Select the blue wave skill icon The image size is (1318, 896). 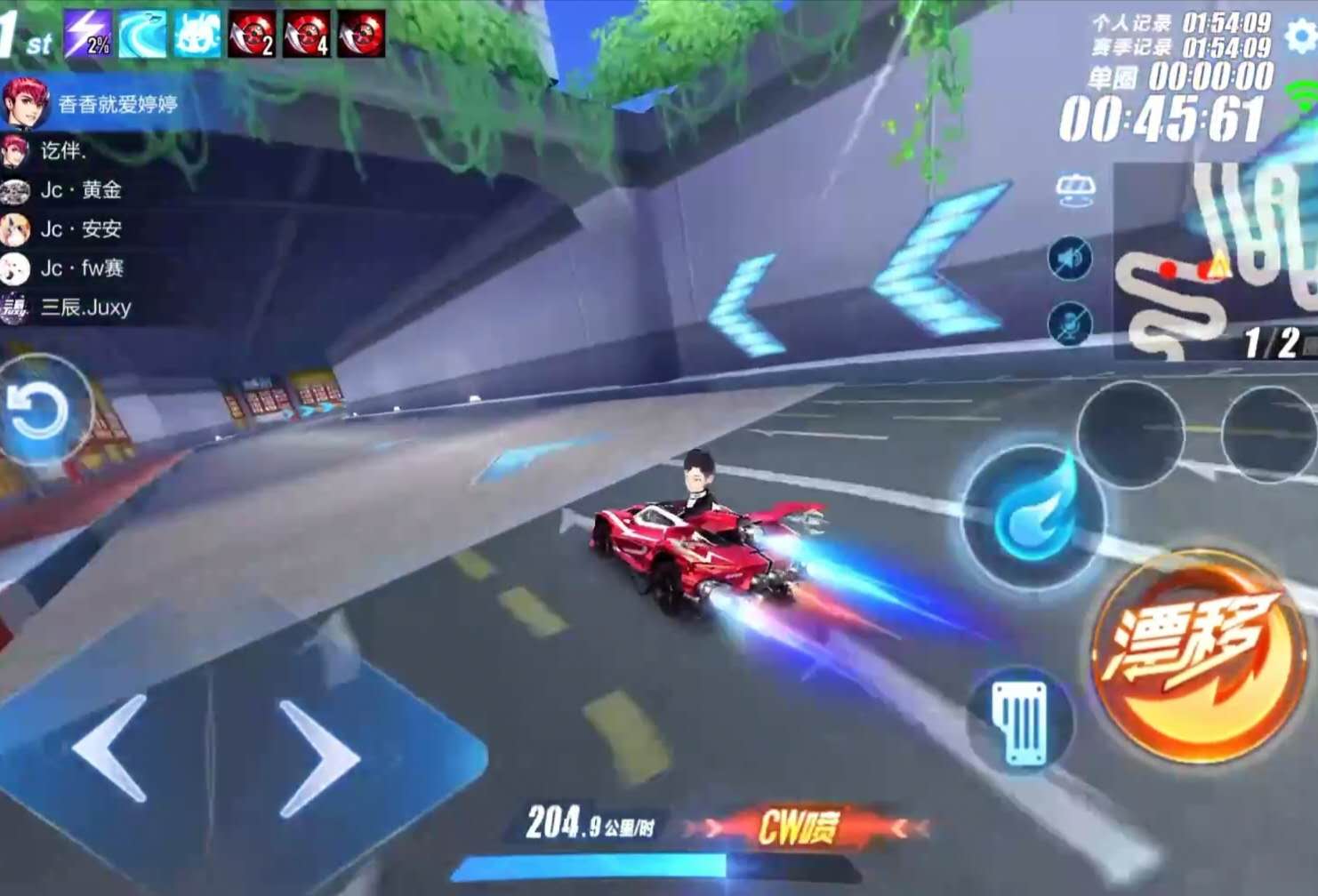tap(142, 35)
